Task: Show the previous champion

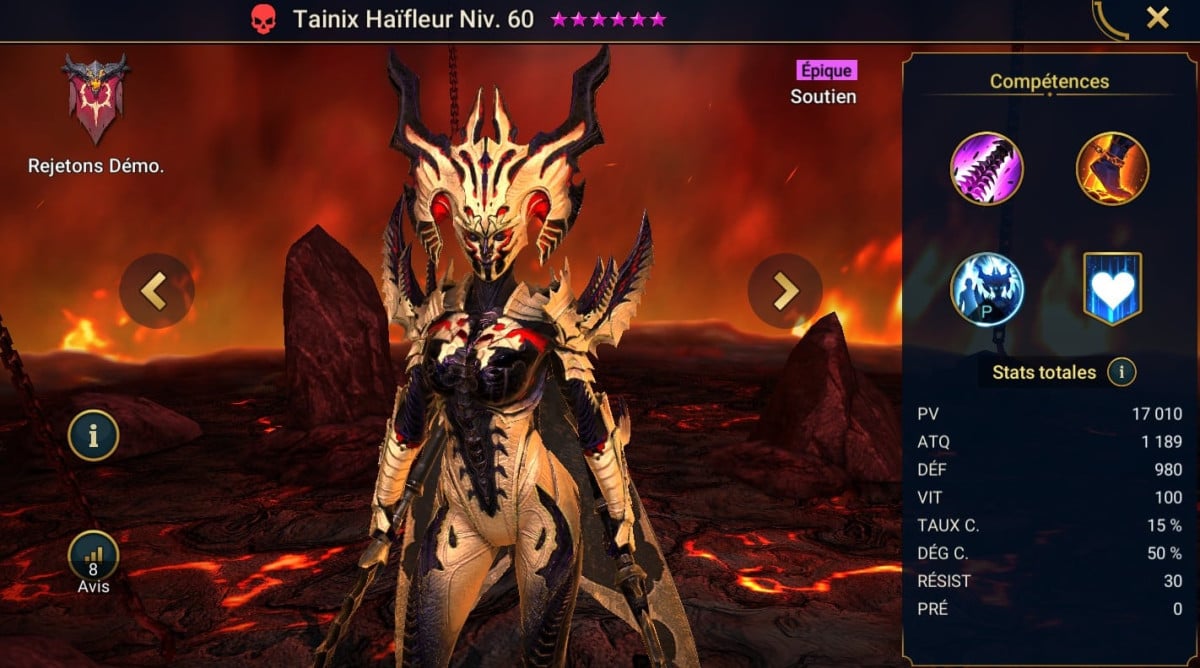Action: [x=156, y=290]
